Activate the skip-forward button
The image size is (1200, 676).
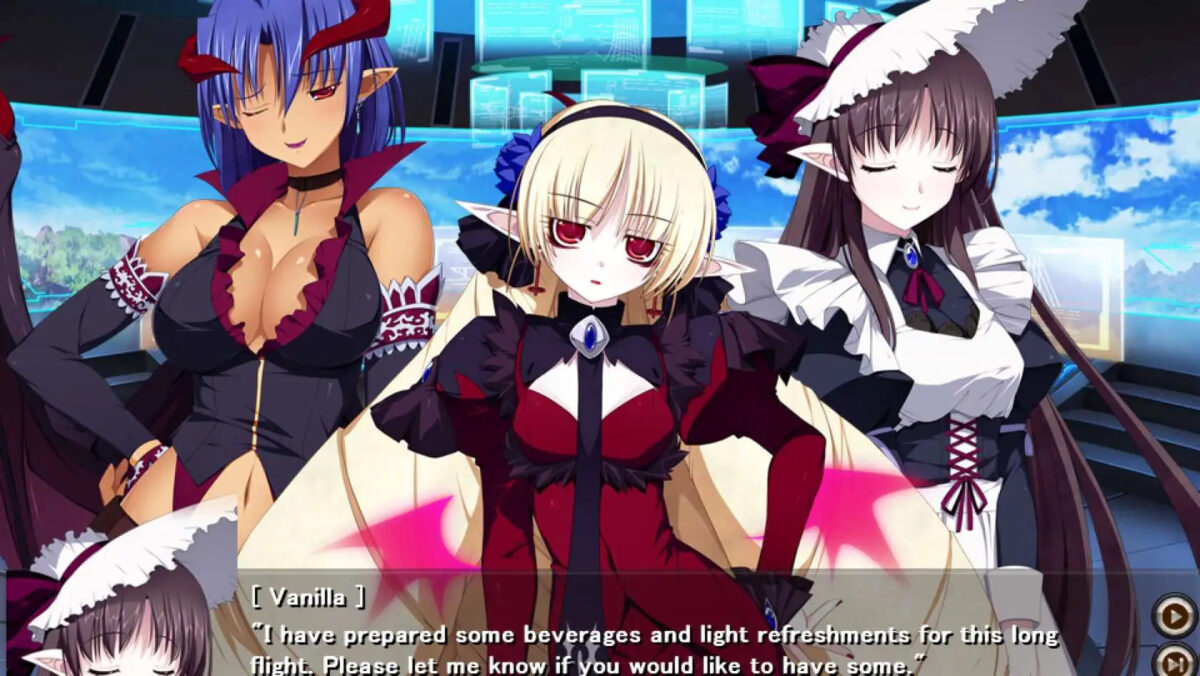click(x=1174, y=661)
